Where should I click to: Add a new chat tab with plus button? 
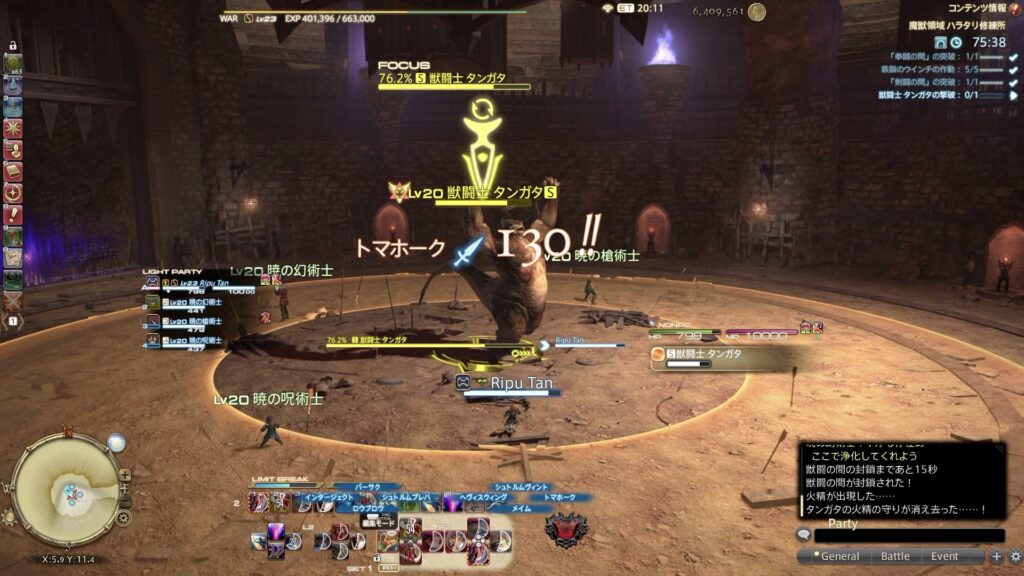click(996, 556)
